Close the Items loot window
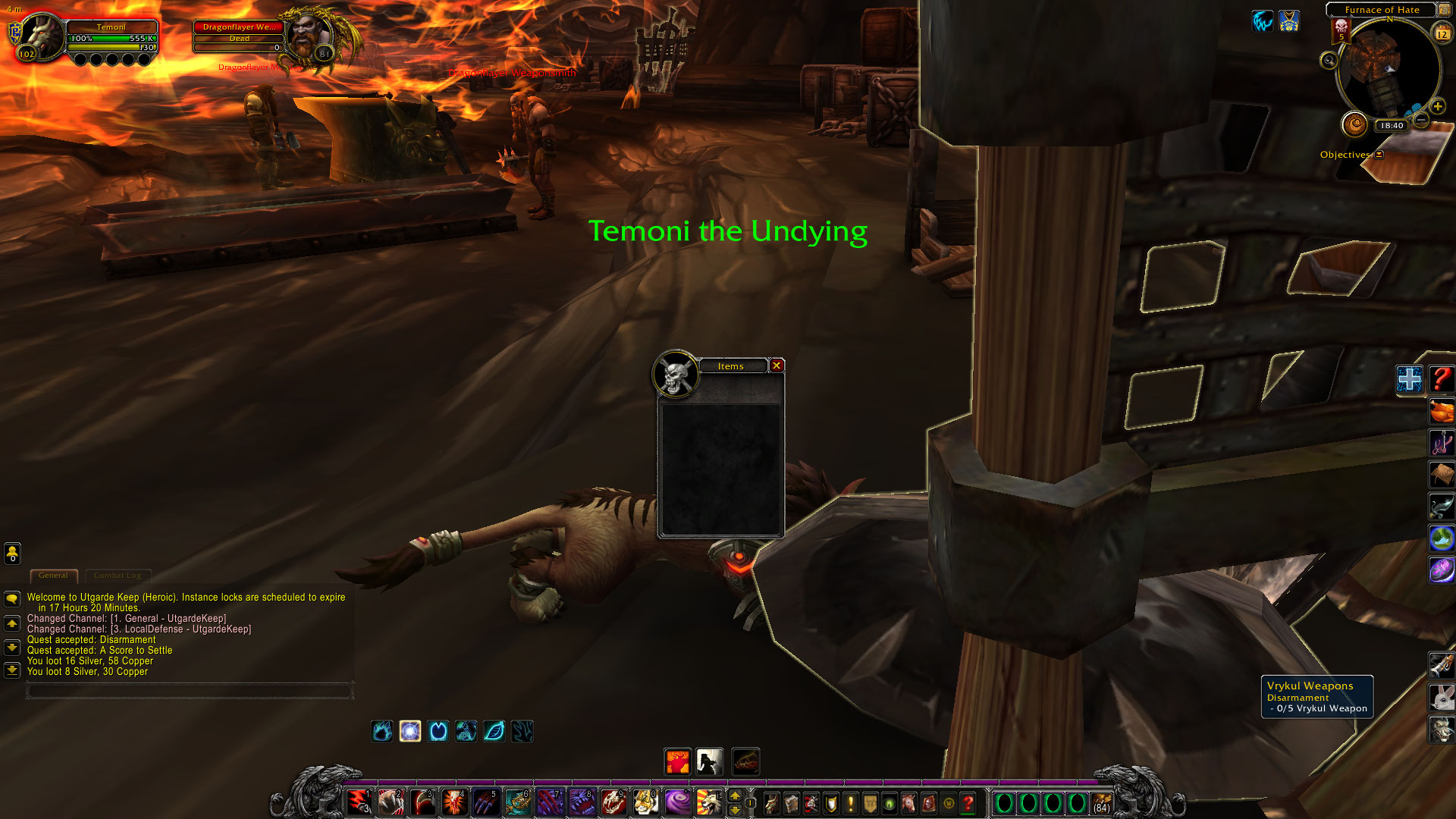 coord(777,366)
